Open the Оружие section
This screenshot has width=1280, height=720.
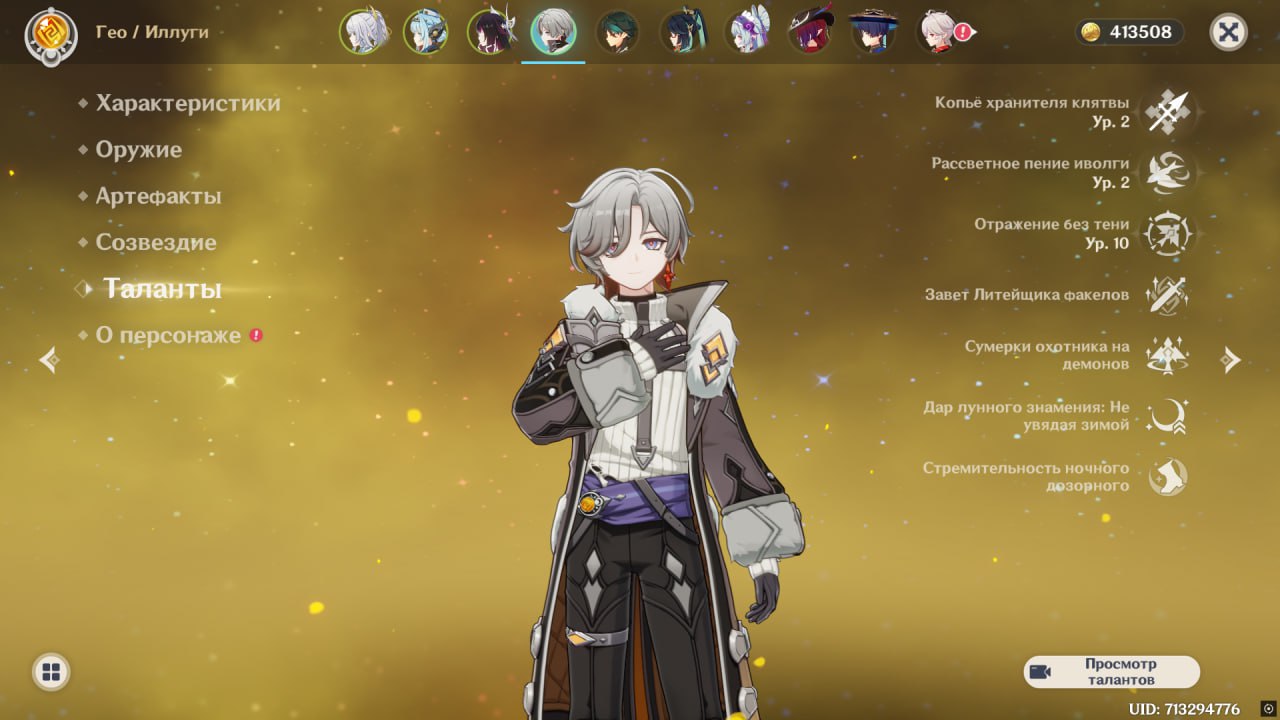tap(138, 150)
